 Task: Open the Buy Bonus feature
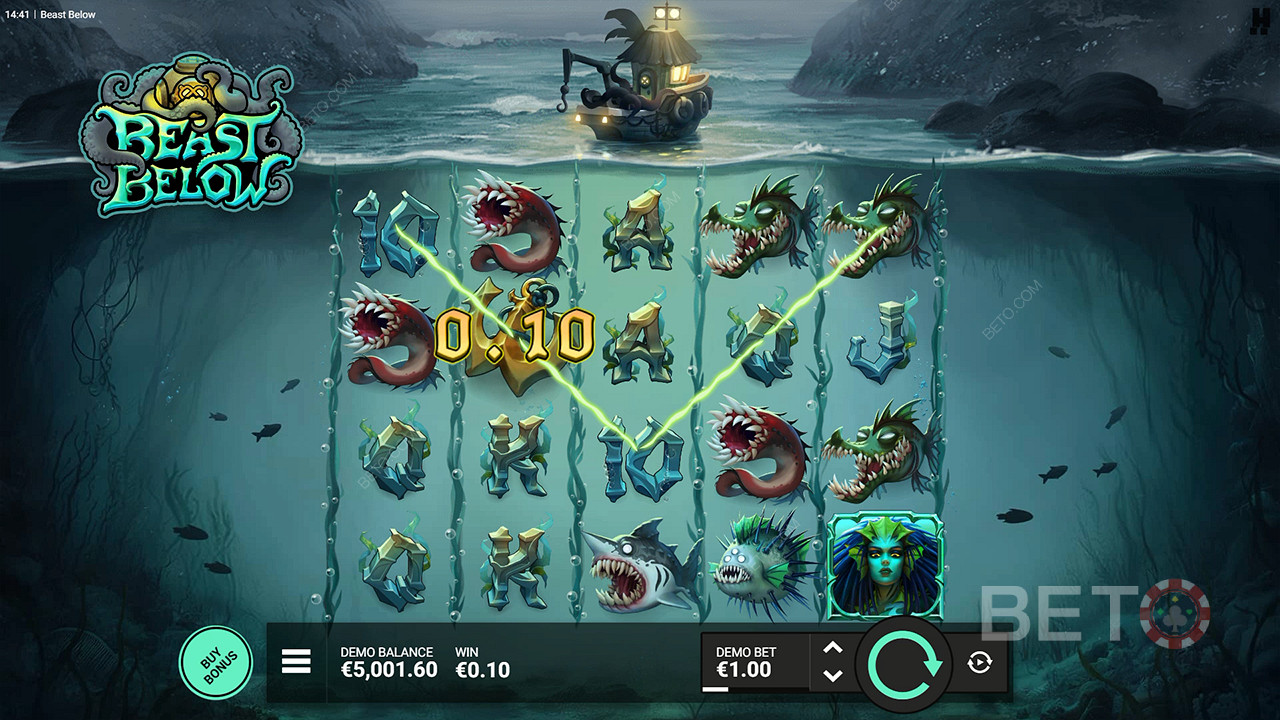[x=215, y=662]
